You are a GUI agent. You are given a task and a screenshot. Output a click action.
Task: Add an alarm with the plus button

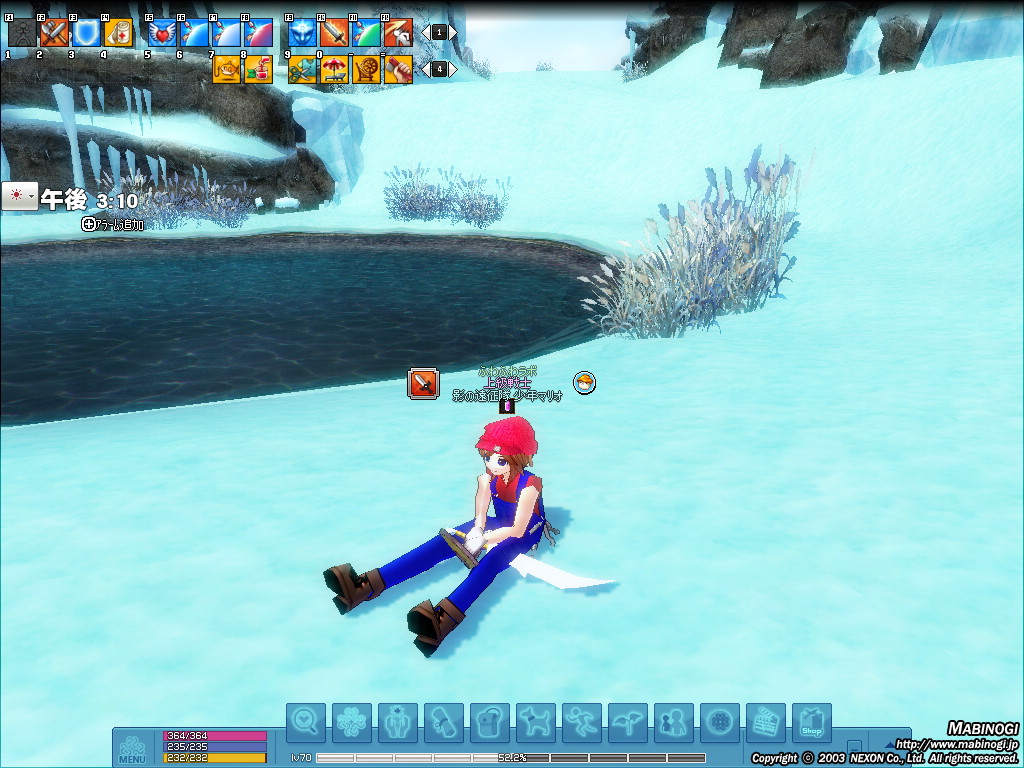[89, 225]
